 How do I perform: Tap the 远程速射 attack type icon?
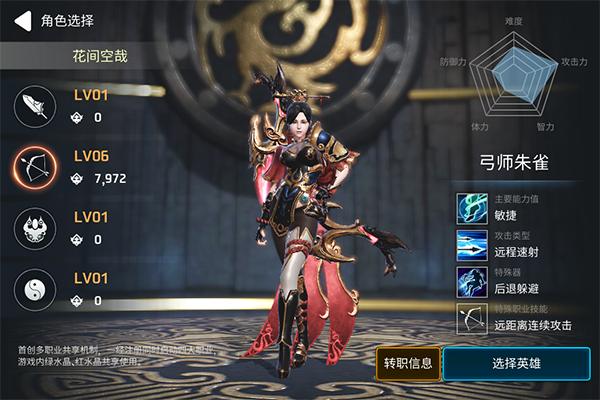(x=471, y=245)
